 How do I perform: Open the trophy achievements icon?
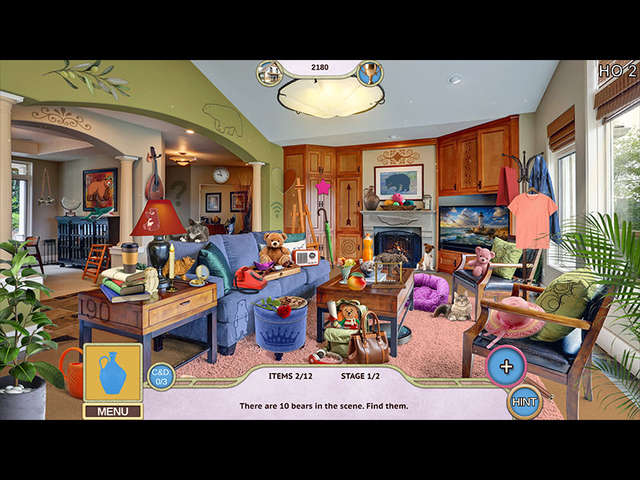point(370,73)
